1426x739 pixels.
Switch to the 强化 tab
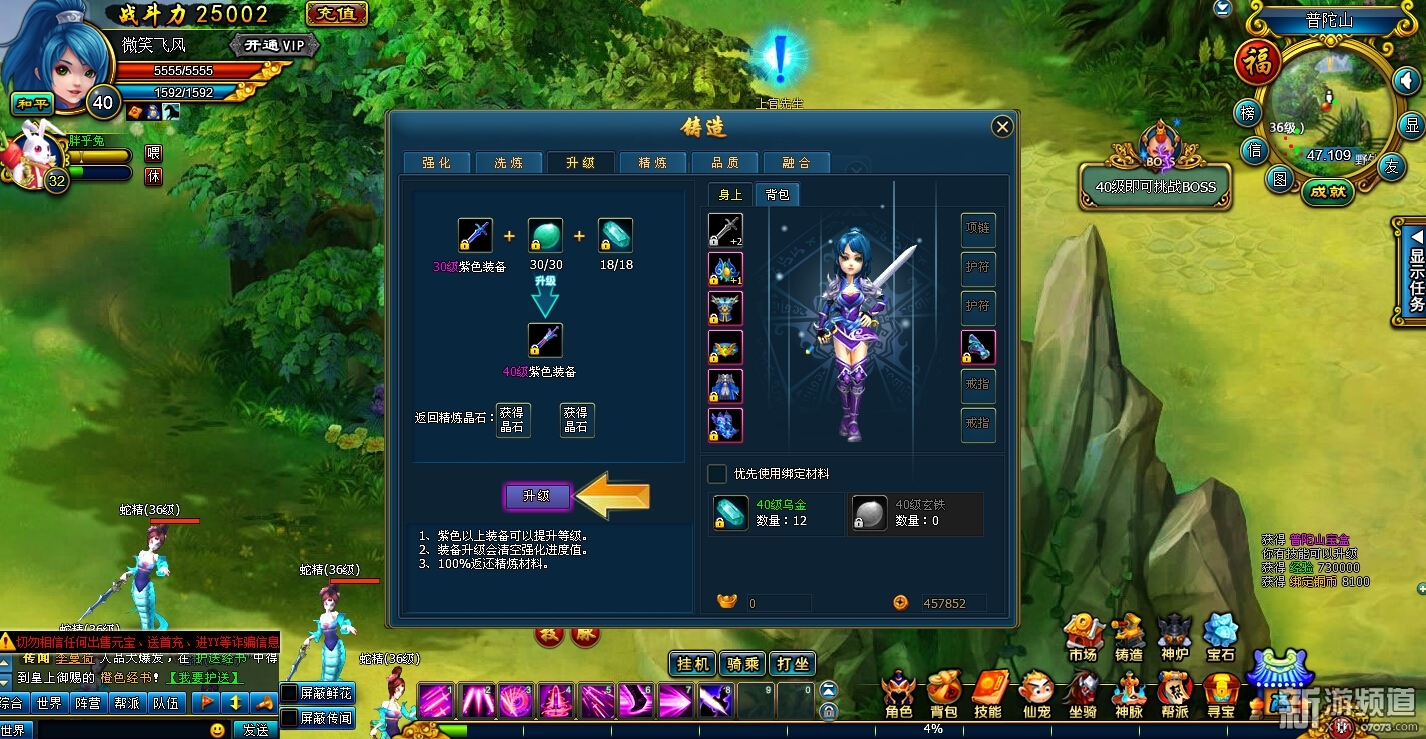point(436,163)
